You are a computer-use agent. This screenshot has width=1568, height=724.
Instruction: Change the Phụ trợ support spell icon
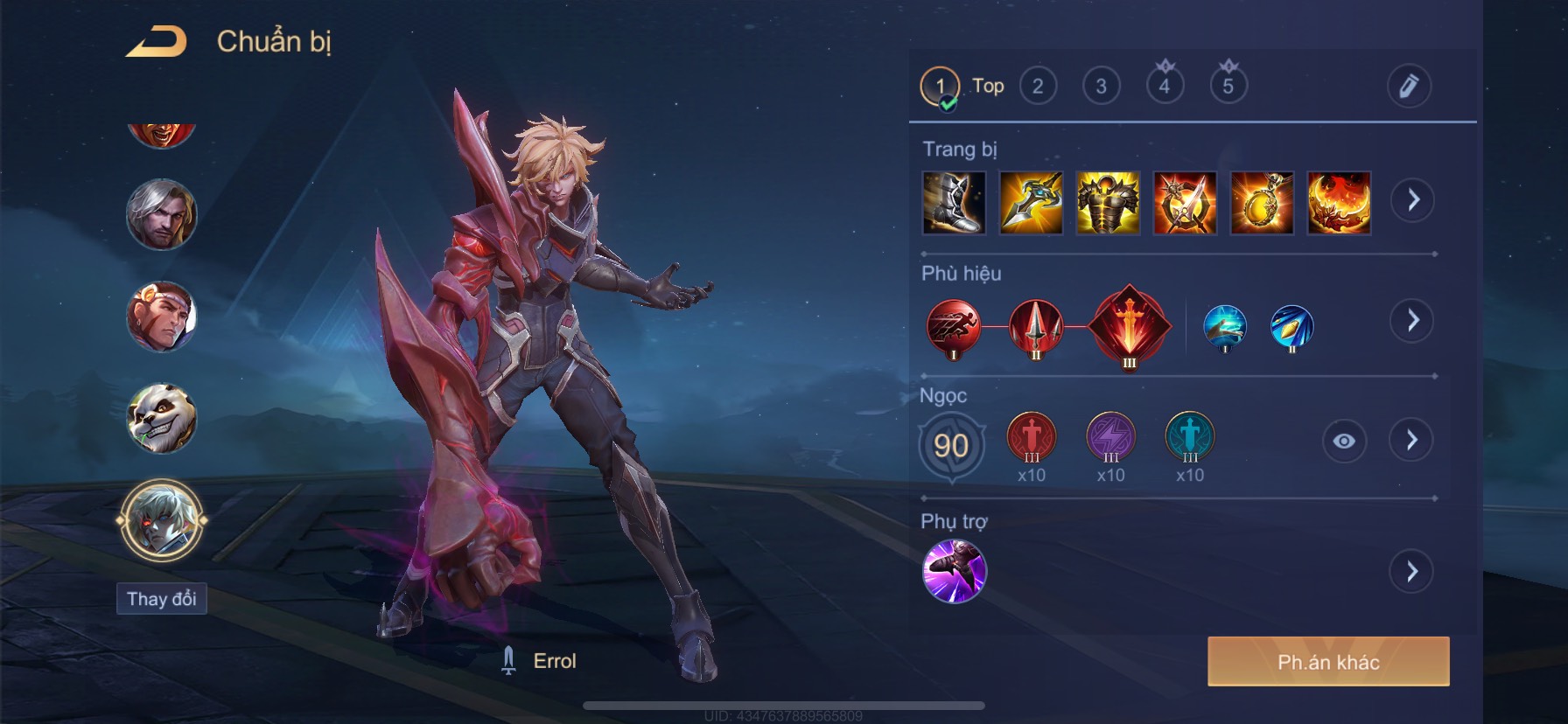click(x=954, y=572)
